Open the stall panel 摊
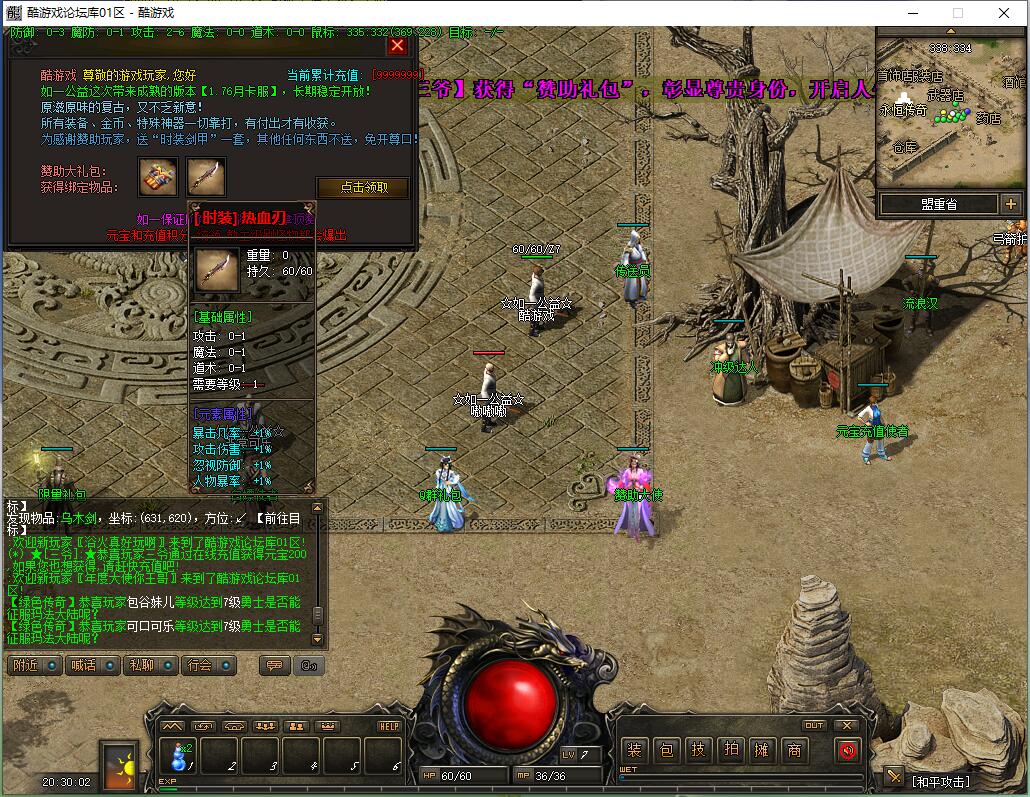 (762, 750)
